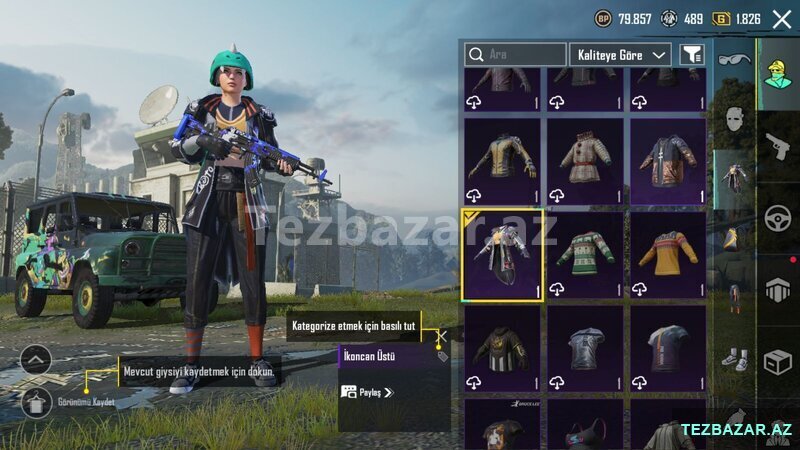Expand the up-arrow circle button
This screenshot has height=450, width=800.
tap(36, 358)
